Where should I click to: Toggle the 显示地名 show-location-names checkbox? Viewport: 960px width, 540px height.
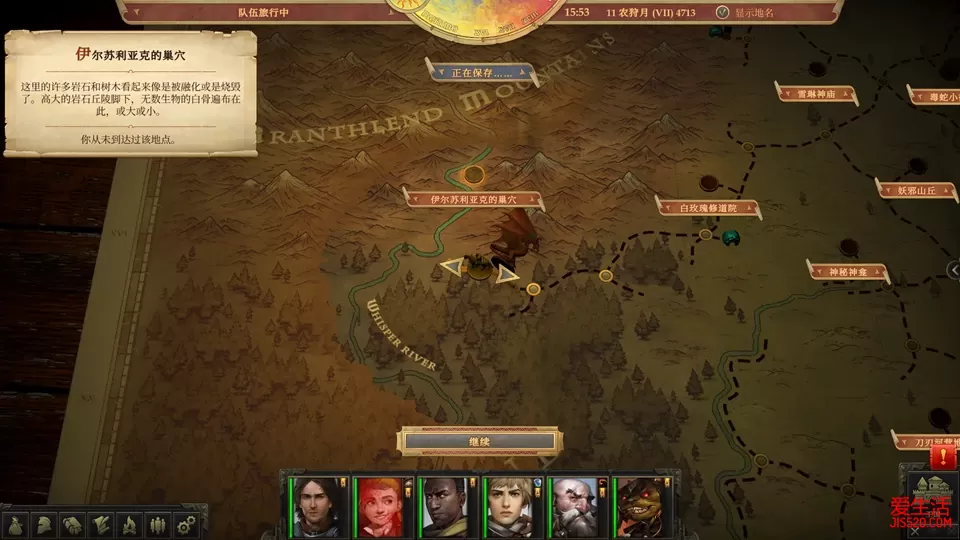pyautogui.click(x=723, y=13)
